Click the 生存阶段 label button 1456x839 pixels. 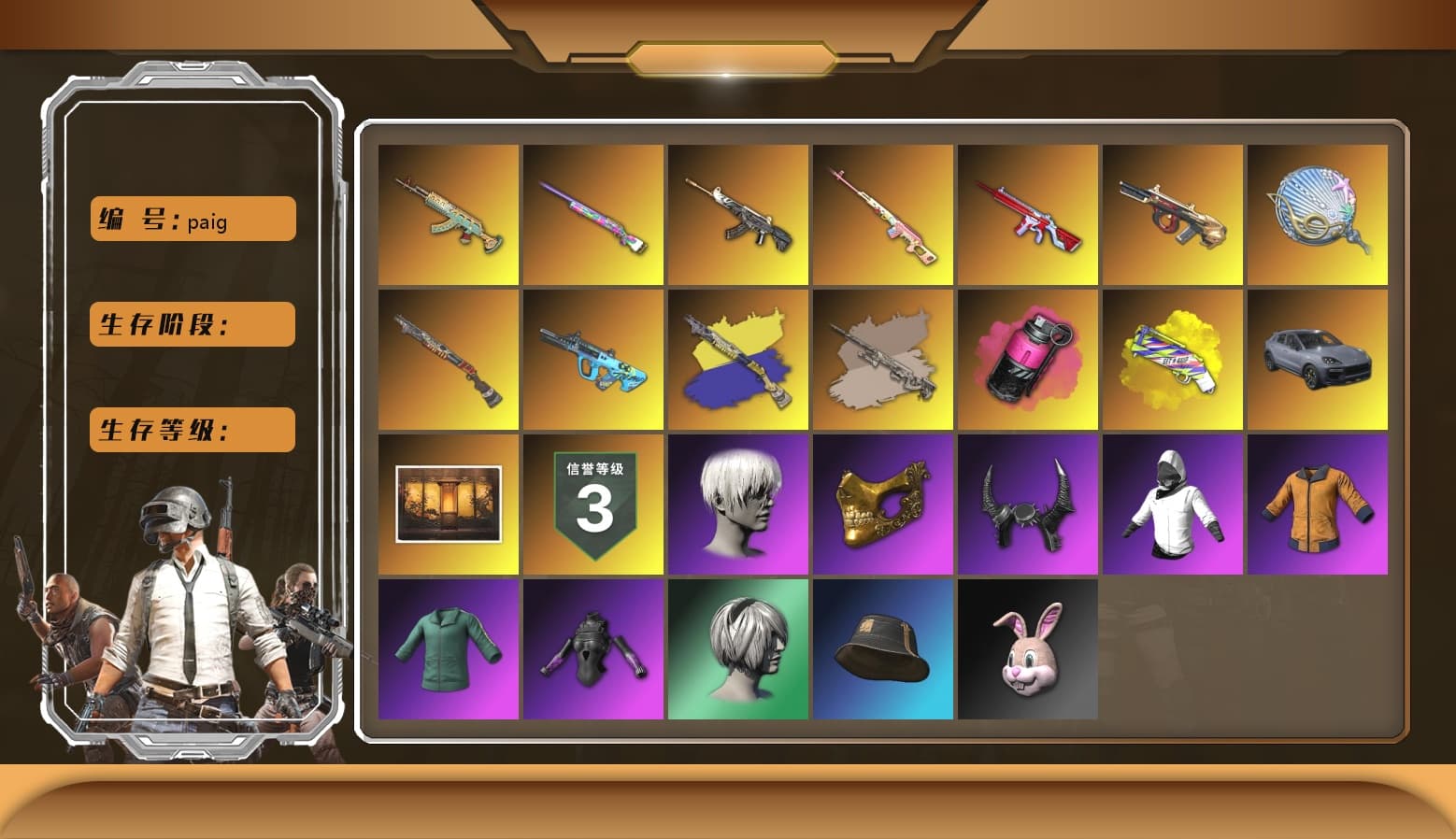point(192,324)
